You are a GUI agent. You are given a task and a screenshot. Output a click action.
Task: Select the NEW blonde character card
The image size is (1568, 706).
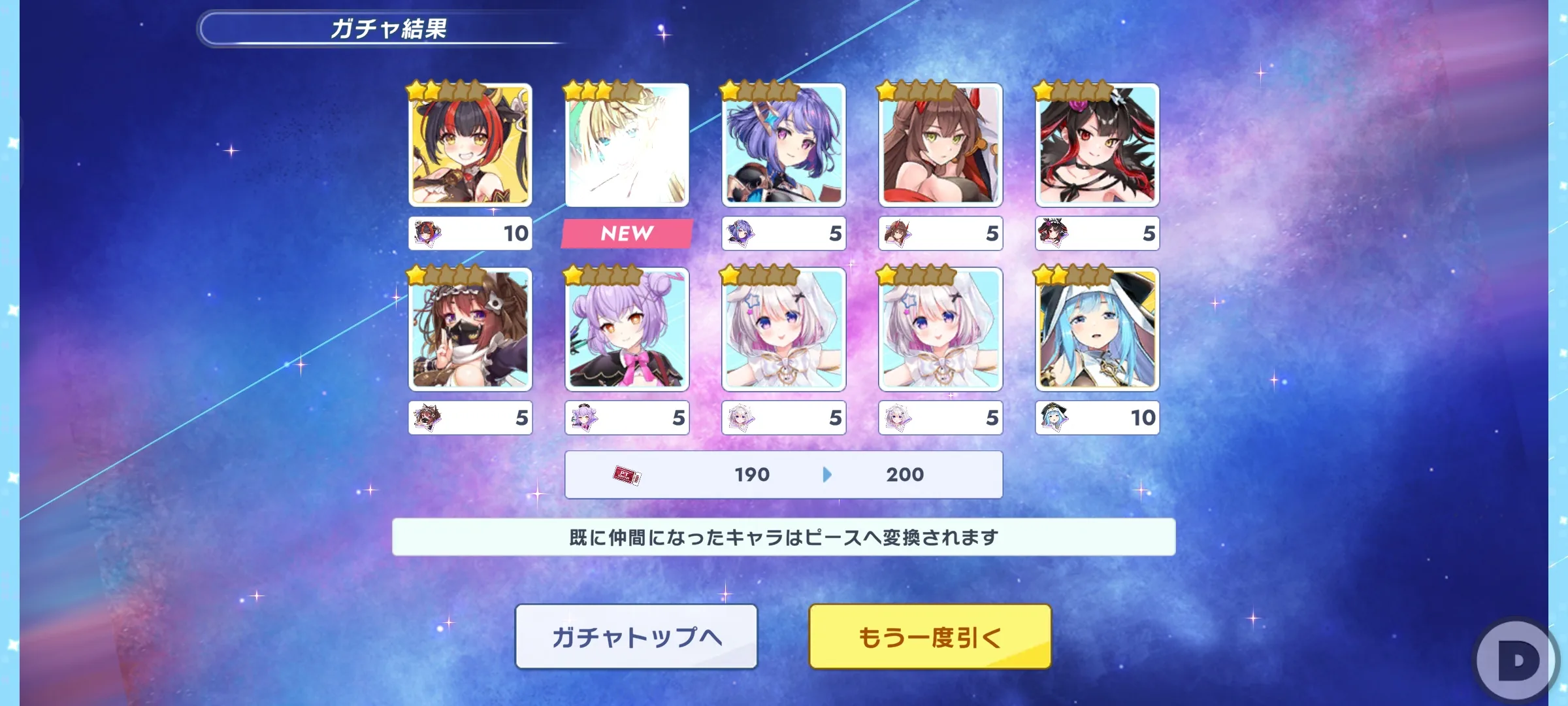(x=627, y=145)
